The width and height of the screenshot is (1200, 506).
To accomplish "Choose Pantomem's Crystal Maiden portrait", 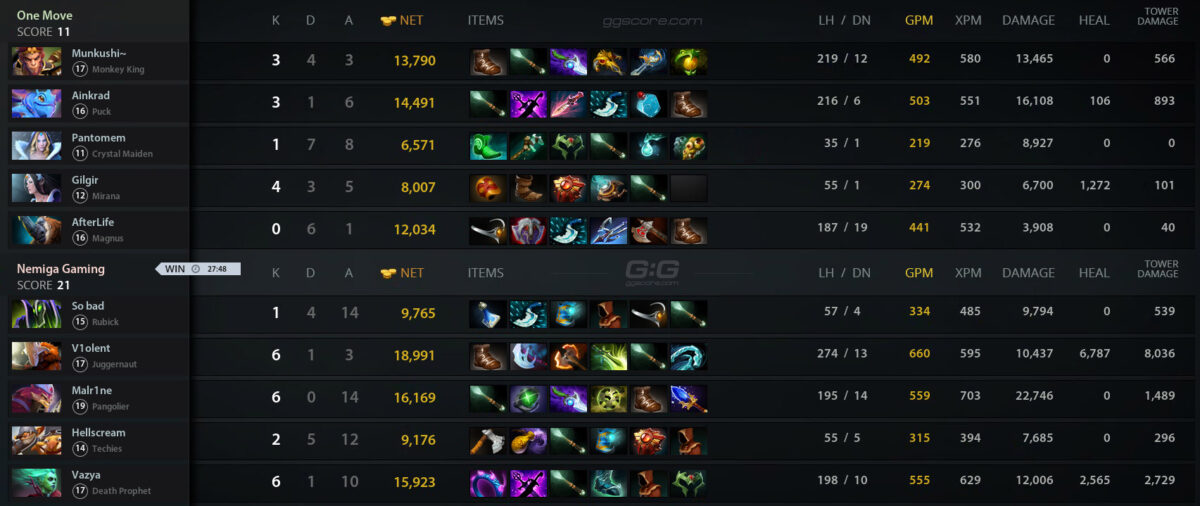I will (37, 145).
